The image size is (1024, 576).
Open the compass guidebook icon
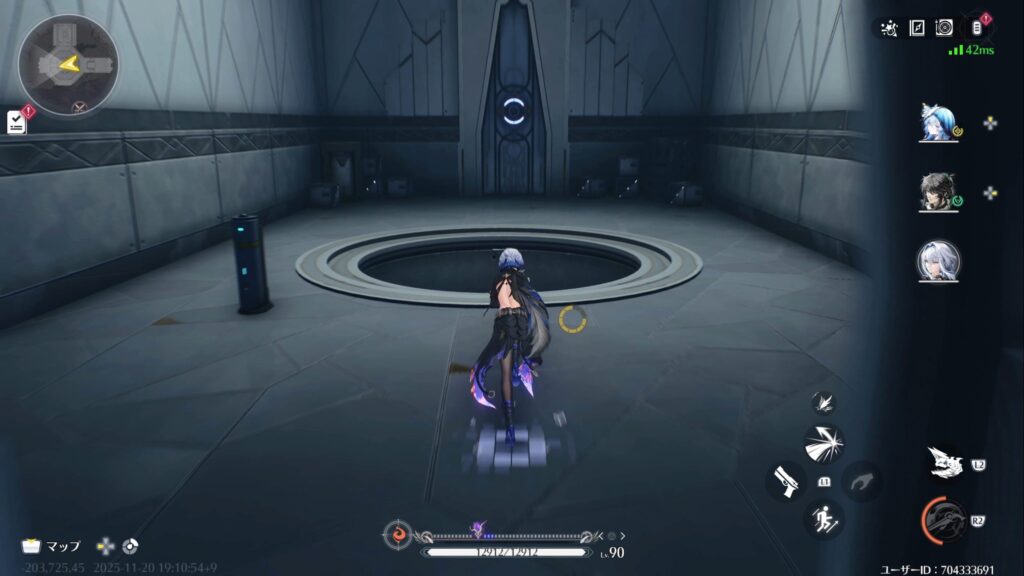point(916,28)
